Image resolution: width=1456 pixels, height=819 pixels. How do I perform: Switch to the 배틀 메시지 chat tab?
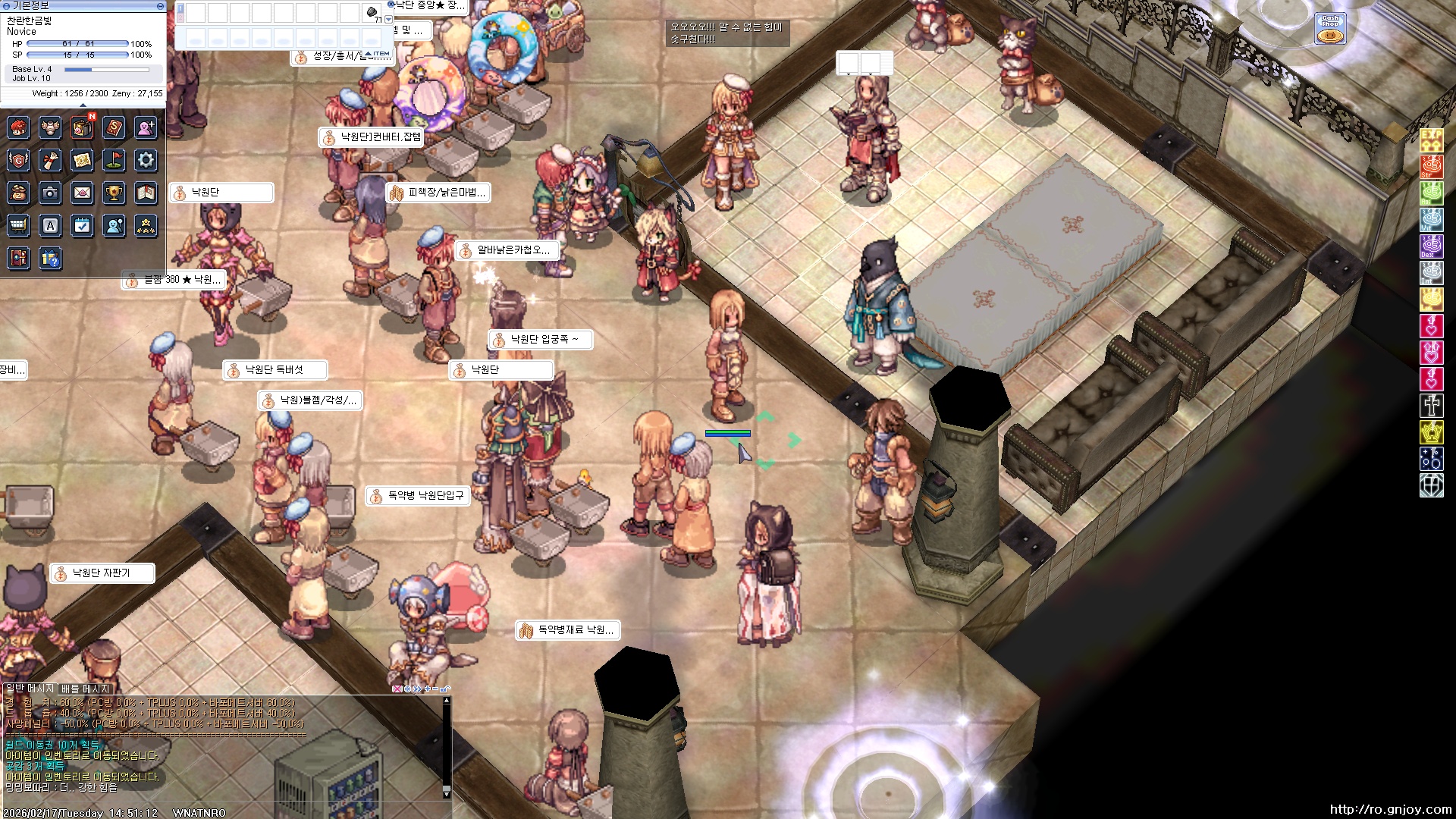tap(85, 689)
